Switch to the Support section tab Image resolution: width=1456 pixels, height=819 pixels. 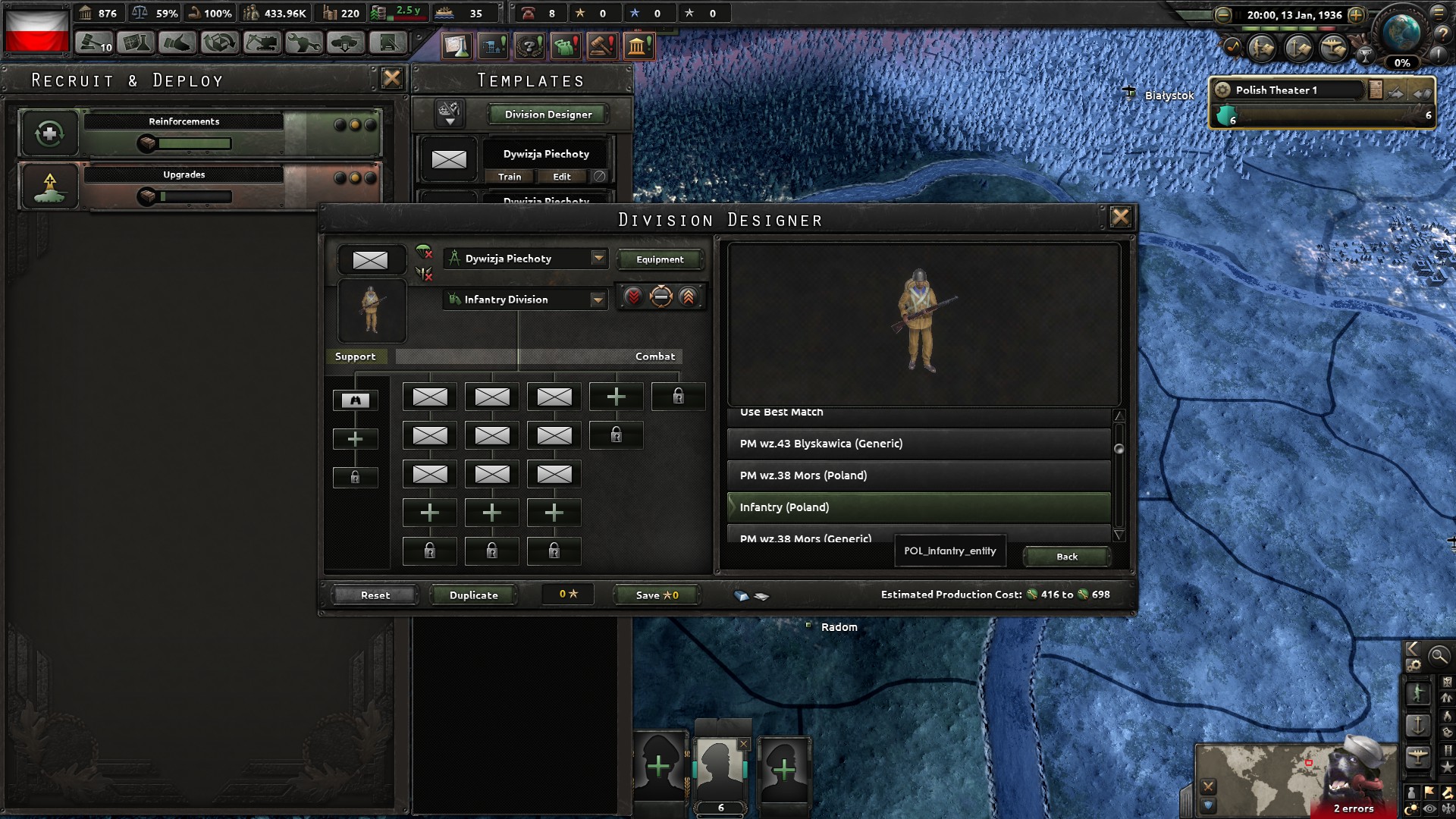[x=355, y=356]
